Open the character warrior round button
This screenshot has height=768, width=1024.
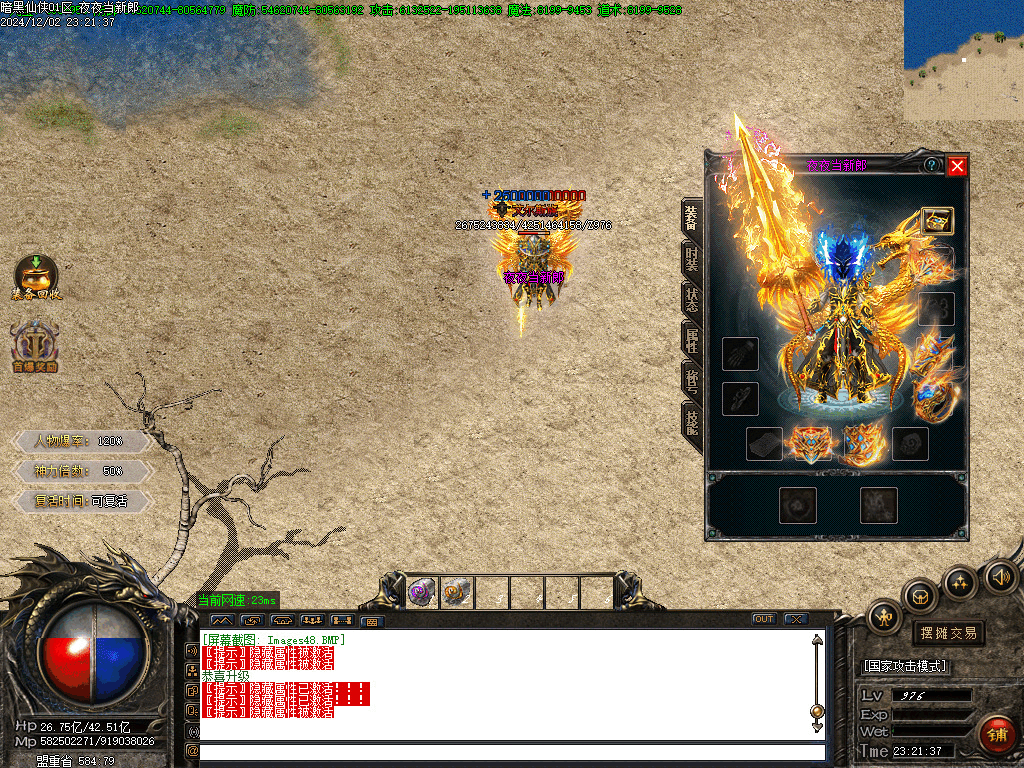885,617
